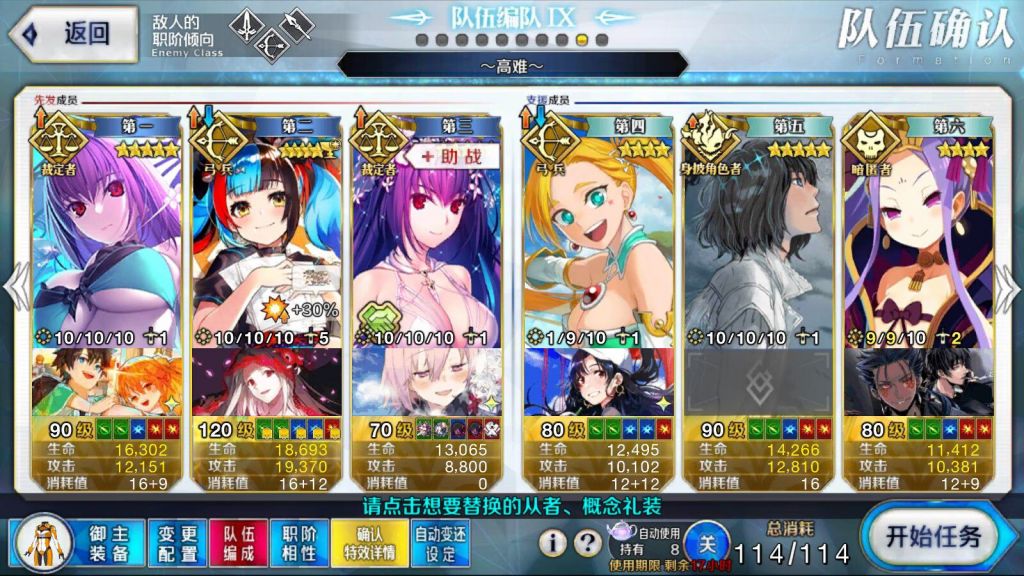Viewport: 1024px width, 576px height.
Task: Open the 队伍编成 party setup
Action: tap(239, 542)
